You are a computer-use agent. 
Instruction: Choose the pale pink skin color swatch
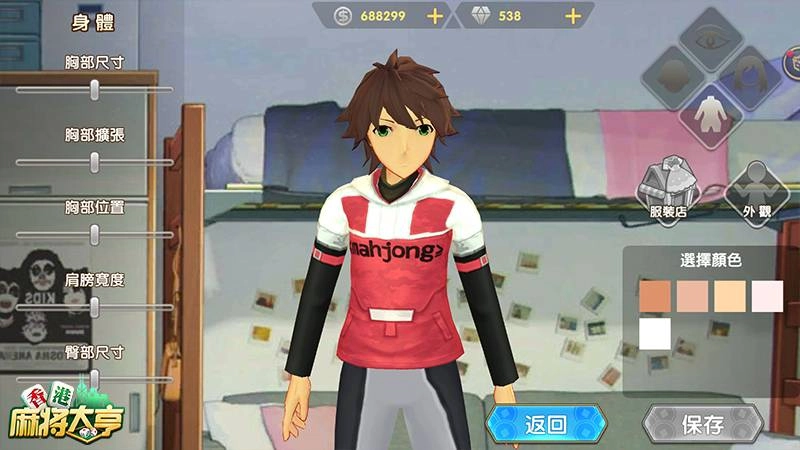click(x=768, y=296)
